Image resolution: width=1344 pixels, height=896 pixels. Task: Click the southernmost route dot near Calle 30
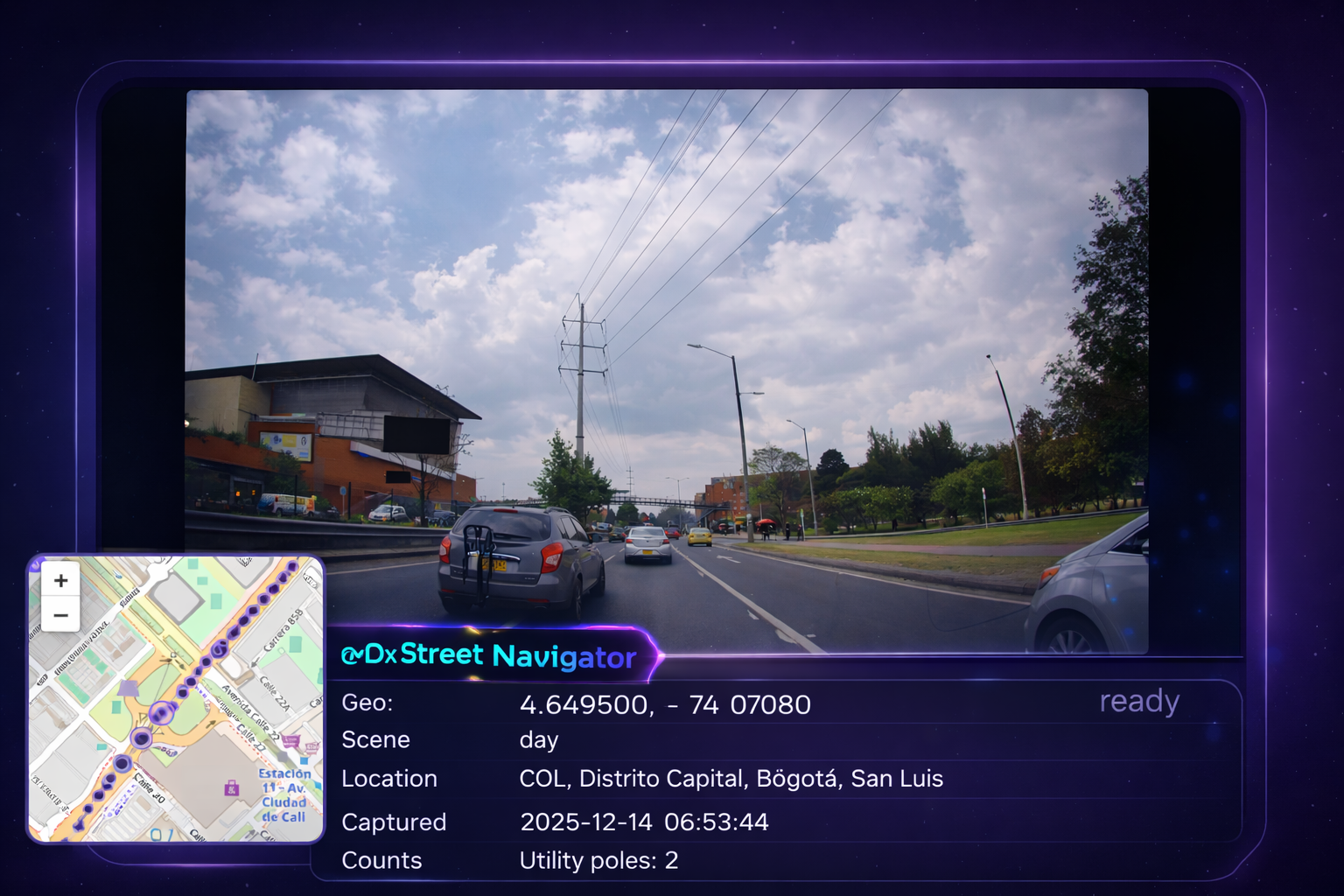tap(77, 825)
